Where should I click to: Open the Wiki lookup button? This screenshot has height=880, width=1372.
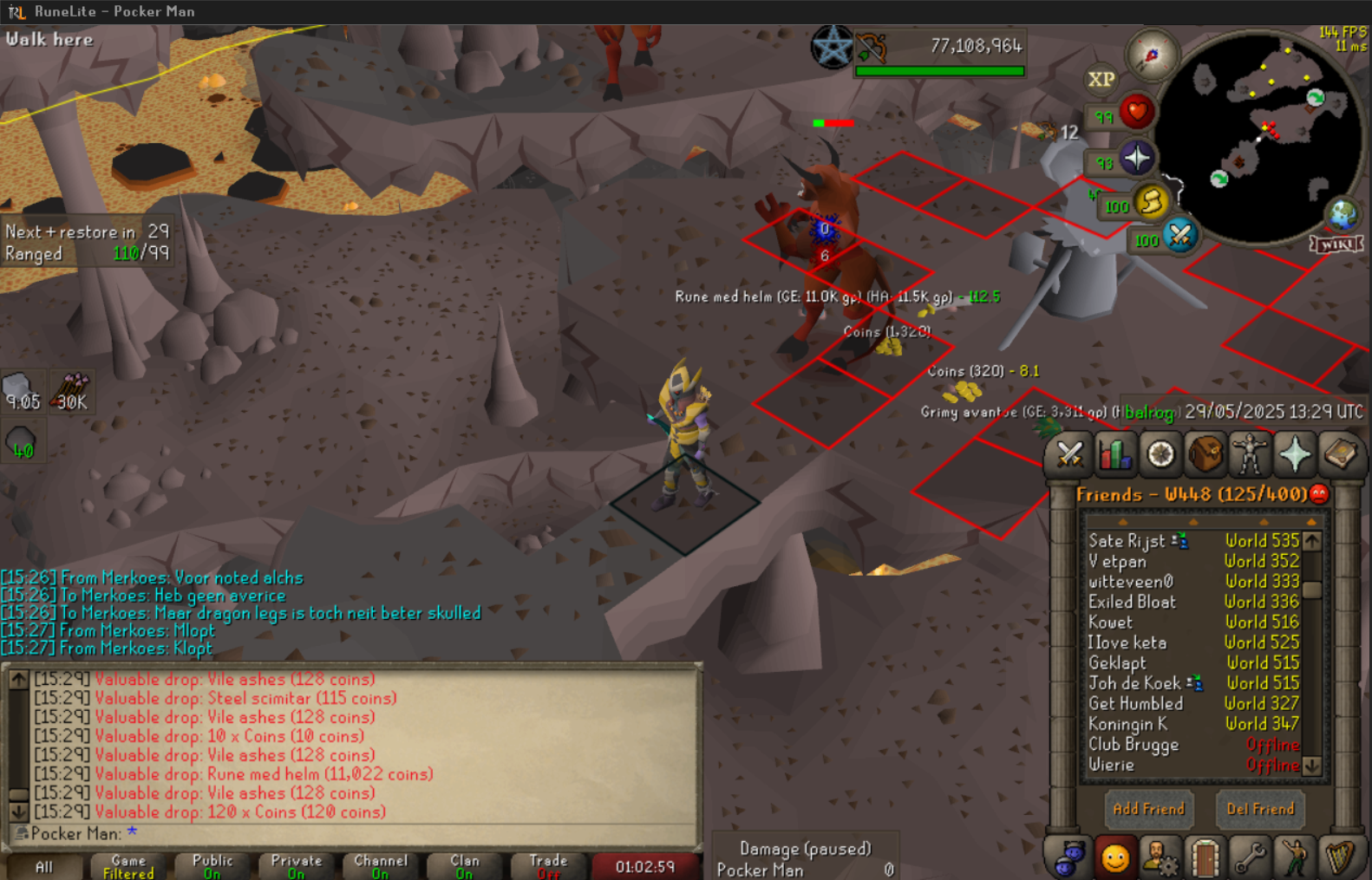pyautogui.click(x=1336, y=244)
